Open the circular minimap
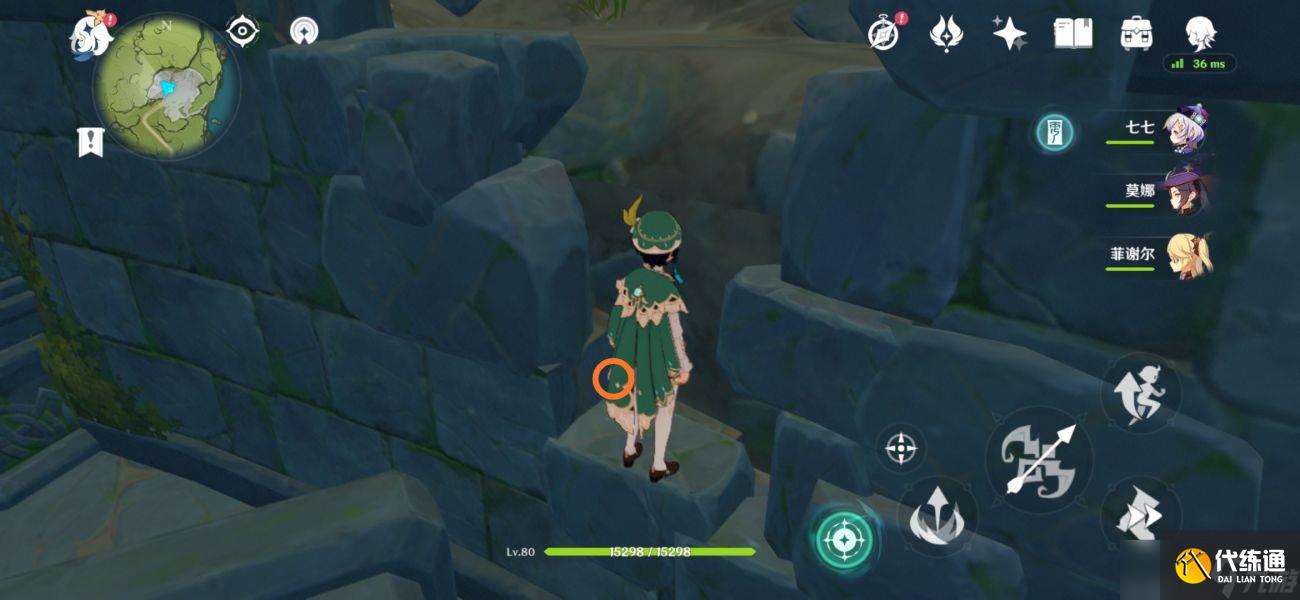This screenshot has width=1300, height=600. click(166, 85)
